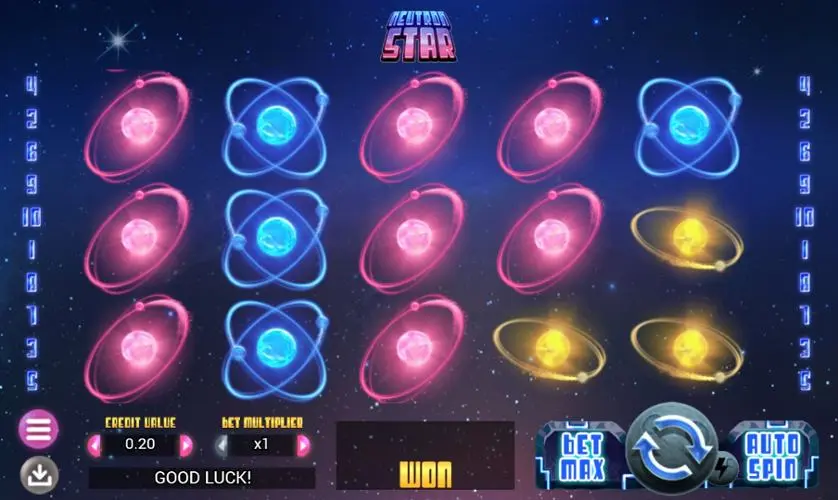Toggle the lightning bolt turbo mode
The height and width of the screenshot is (500, 838).
click(x=721, y=468)
